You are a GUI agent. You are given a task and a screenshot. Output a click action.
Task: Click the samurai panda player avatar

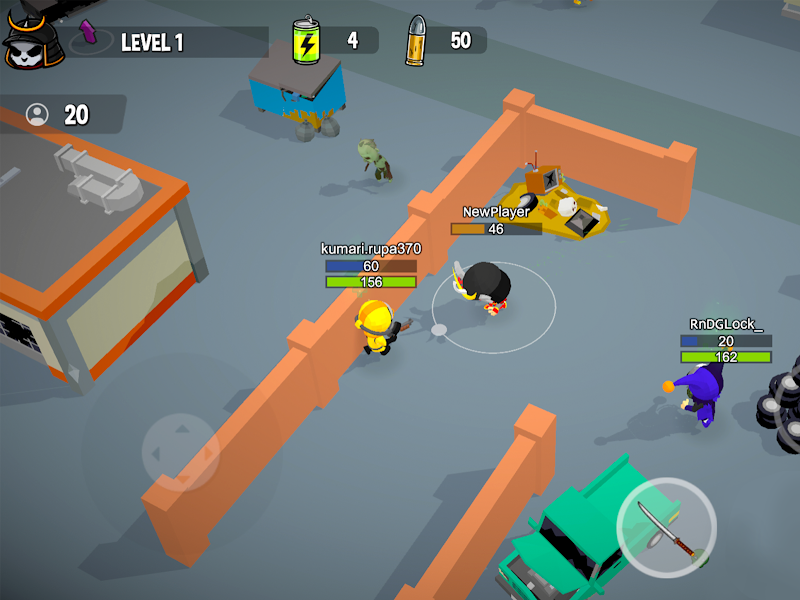pyautogui.click(x=33, y=40)
